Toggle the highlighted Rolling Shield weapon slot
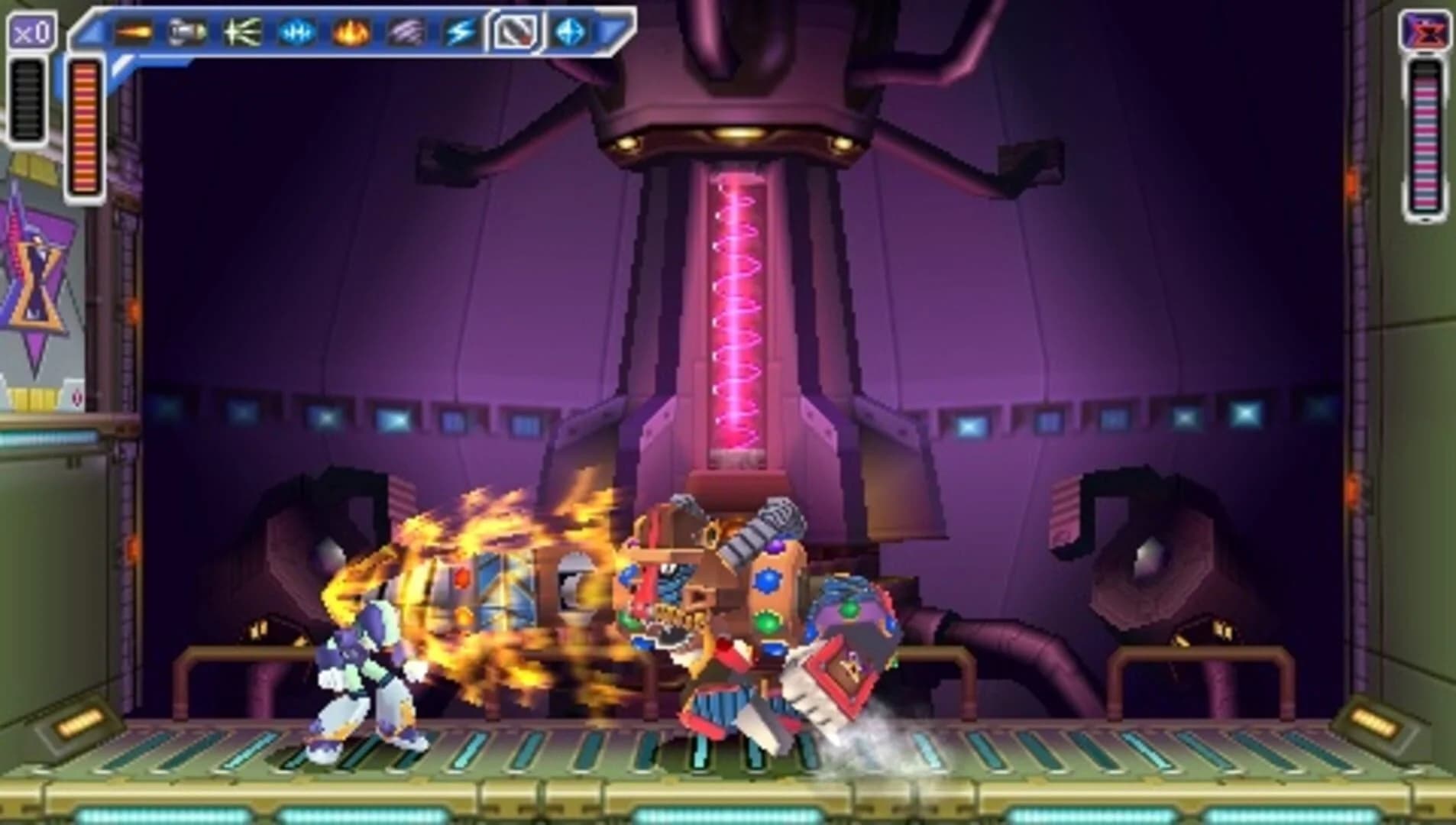Viewport: 1456px width, 825px height. (516, 33)
